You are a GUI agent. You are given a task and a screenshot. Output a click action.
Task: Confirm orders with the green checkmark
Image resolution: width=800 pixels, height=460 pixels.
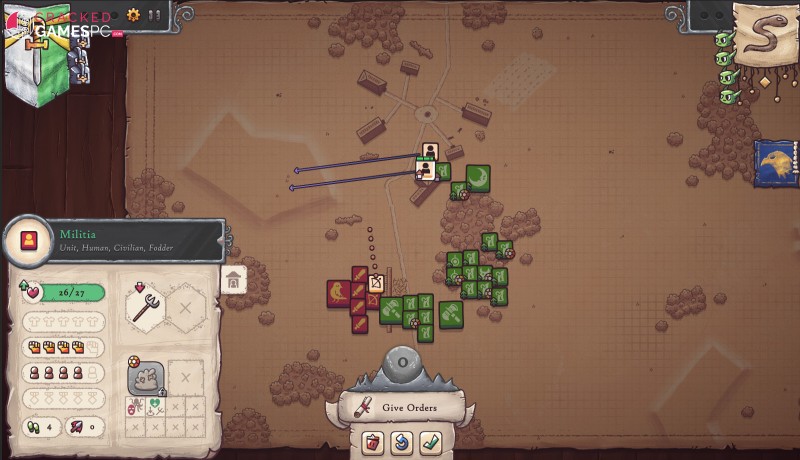[431, 441]
